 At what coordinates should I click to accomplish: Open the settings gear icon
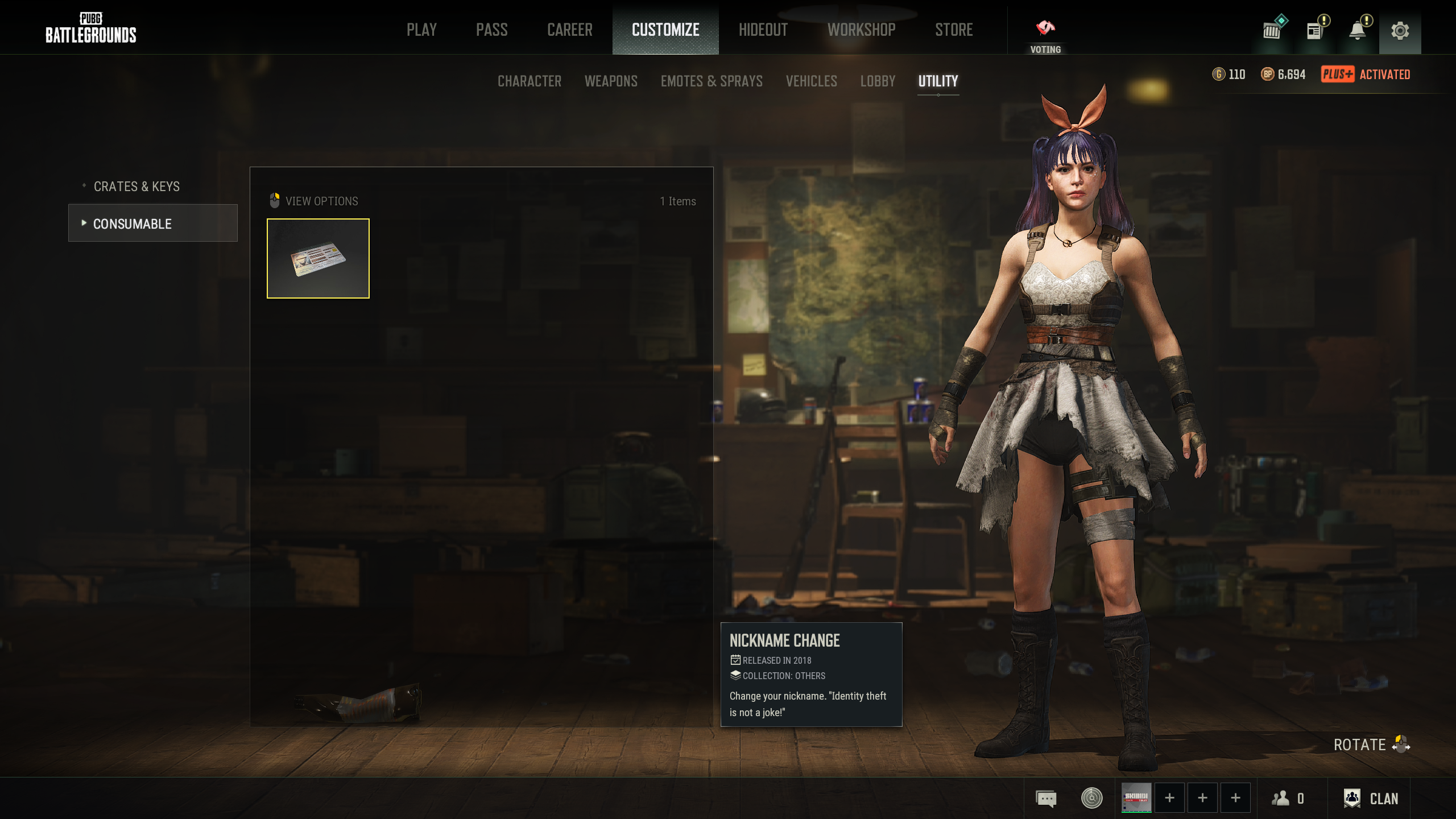(1400, 31)
